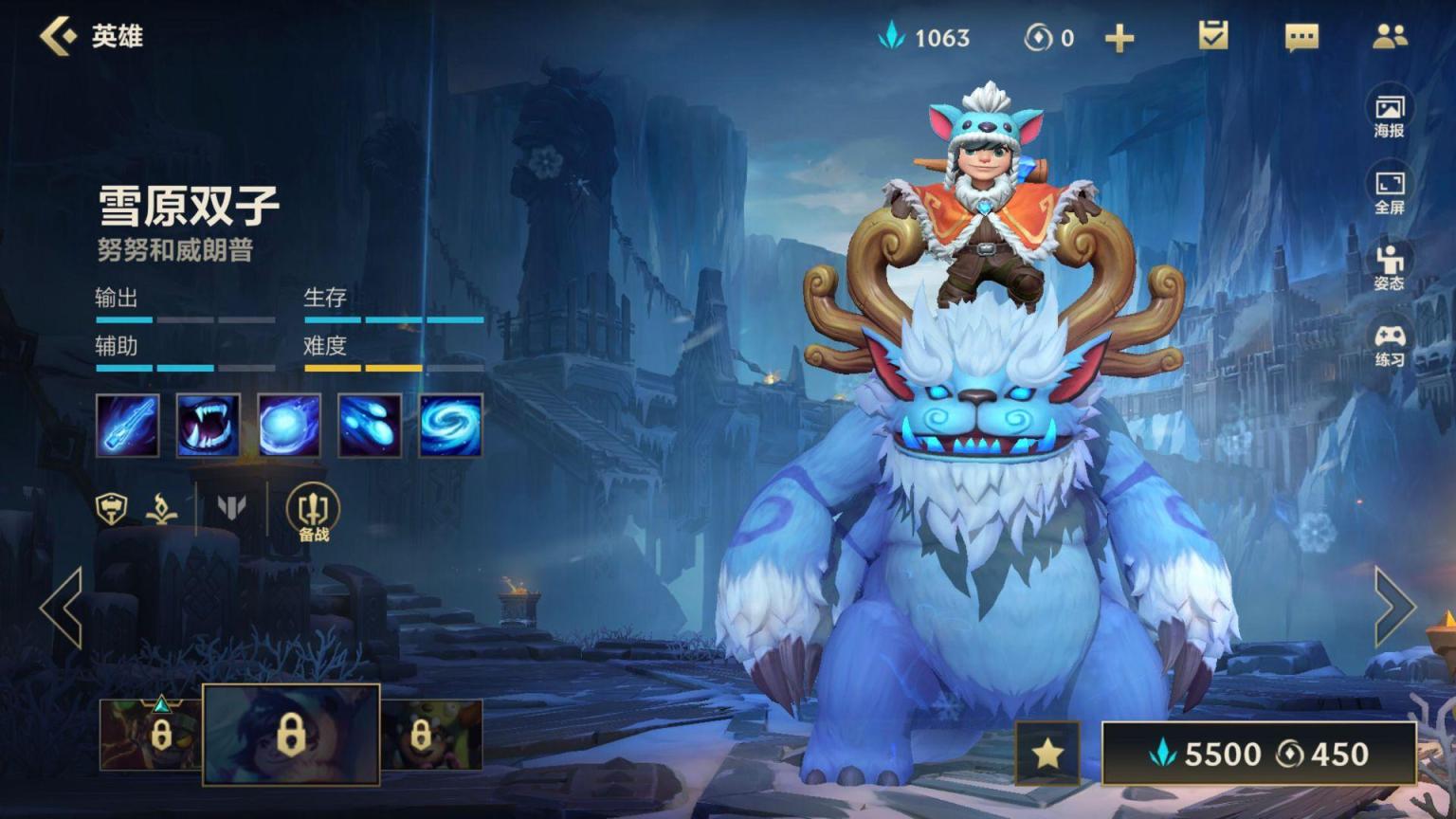Open the chat message icon
Screen dimensions: 1456x819
point(1301,37)
